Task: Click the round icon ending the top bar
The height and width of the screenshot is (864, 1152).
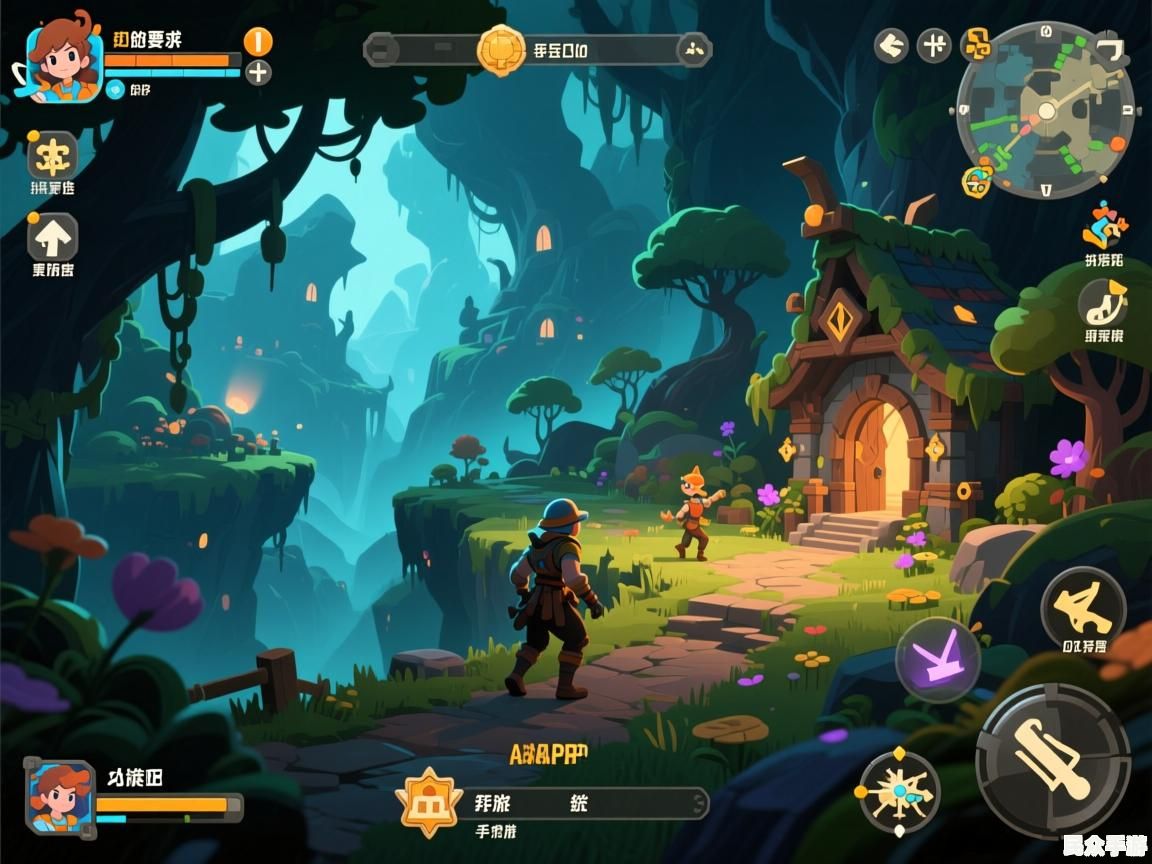Action: click(694, 49)
